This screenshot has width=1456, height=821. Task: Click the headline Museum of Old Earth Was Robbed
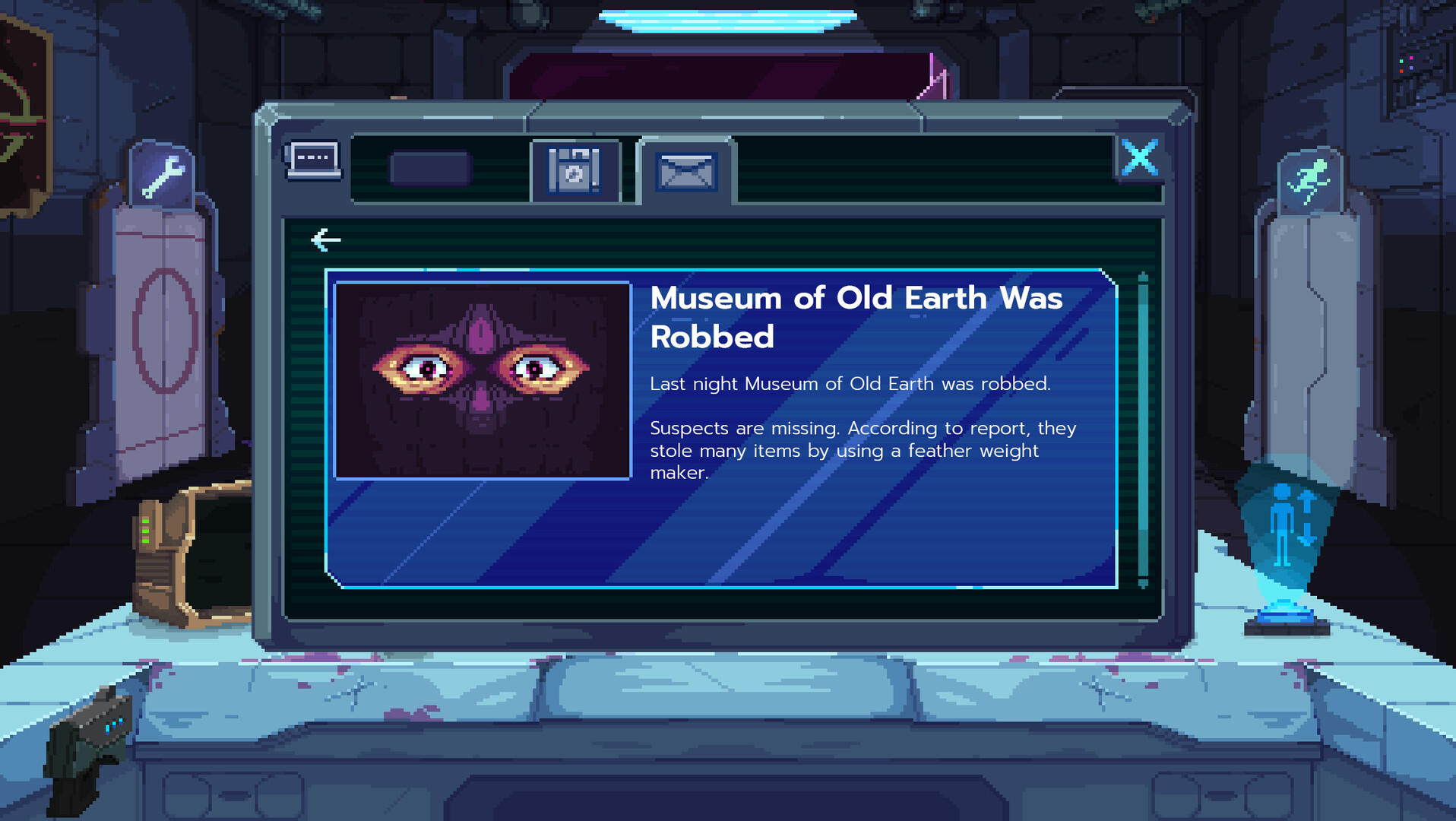[x=856, y=315]
